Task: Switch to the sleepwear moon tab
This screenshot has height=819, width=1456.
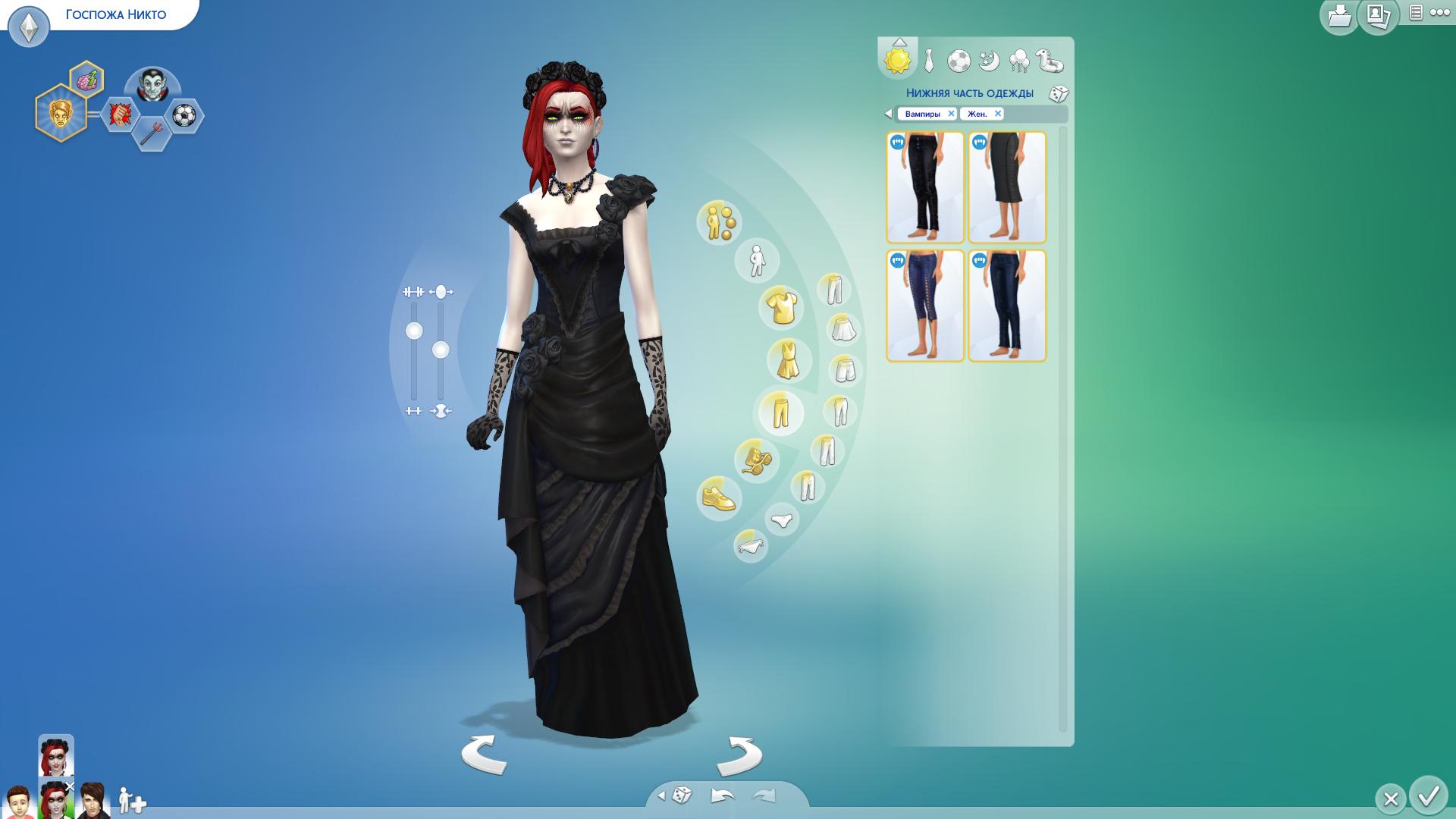Action: point(989,61)
